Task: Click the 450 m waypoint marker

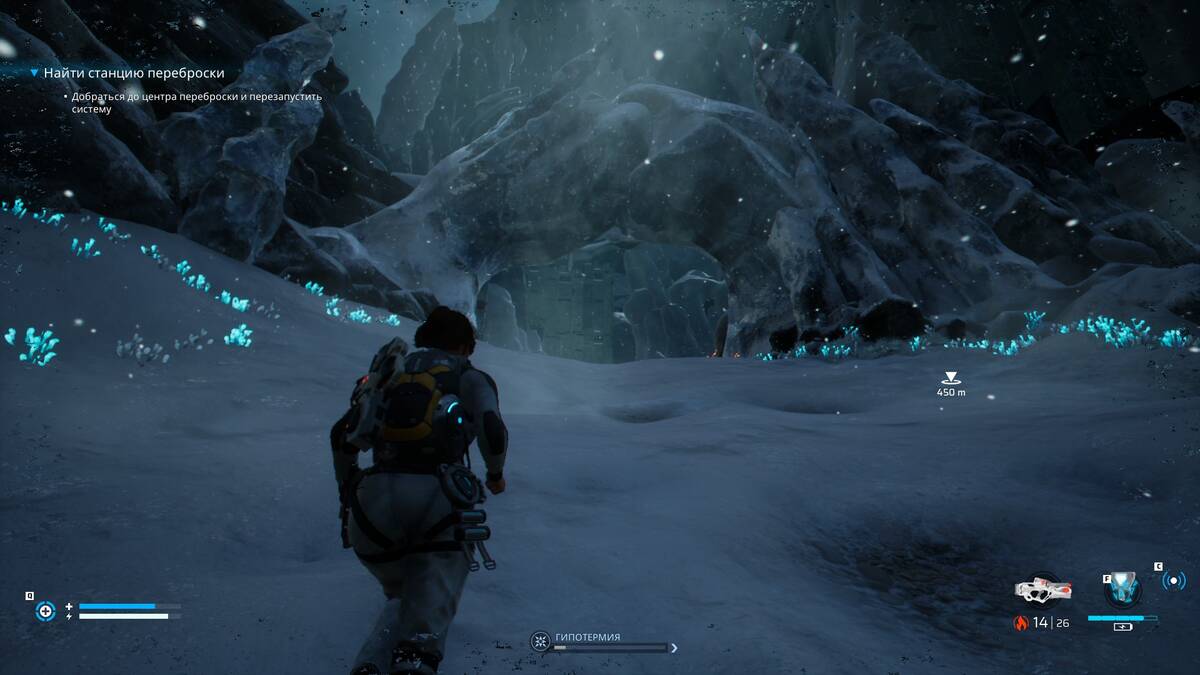Action: coord(950,378)
